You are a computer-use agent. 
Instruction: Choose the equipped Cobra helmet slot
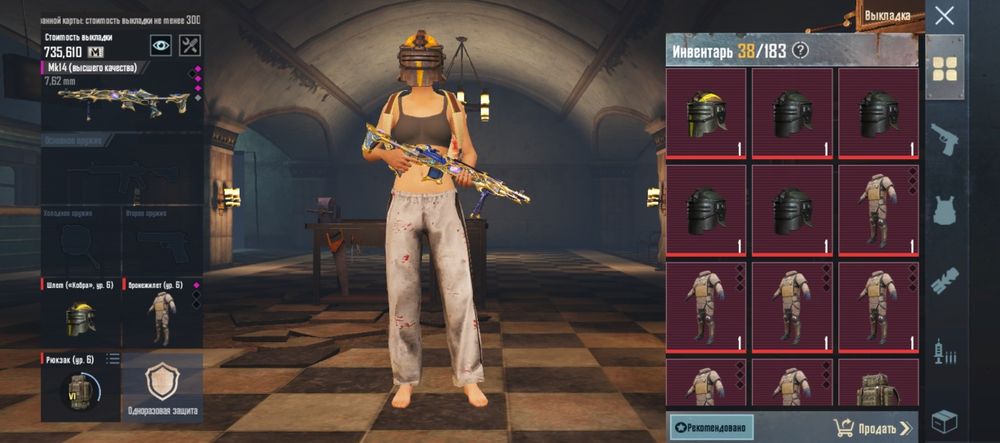[x=80, y=313]
